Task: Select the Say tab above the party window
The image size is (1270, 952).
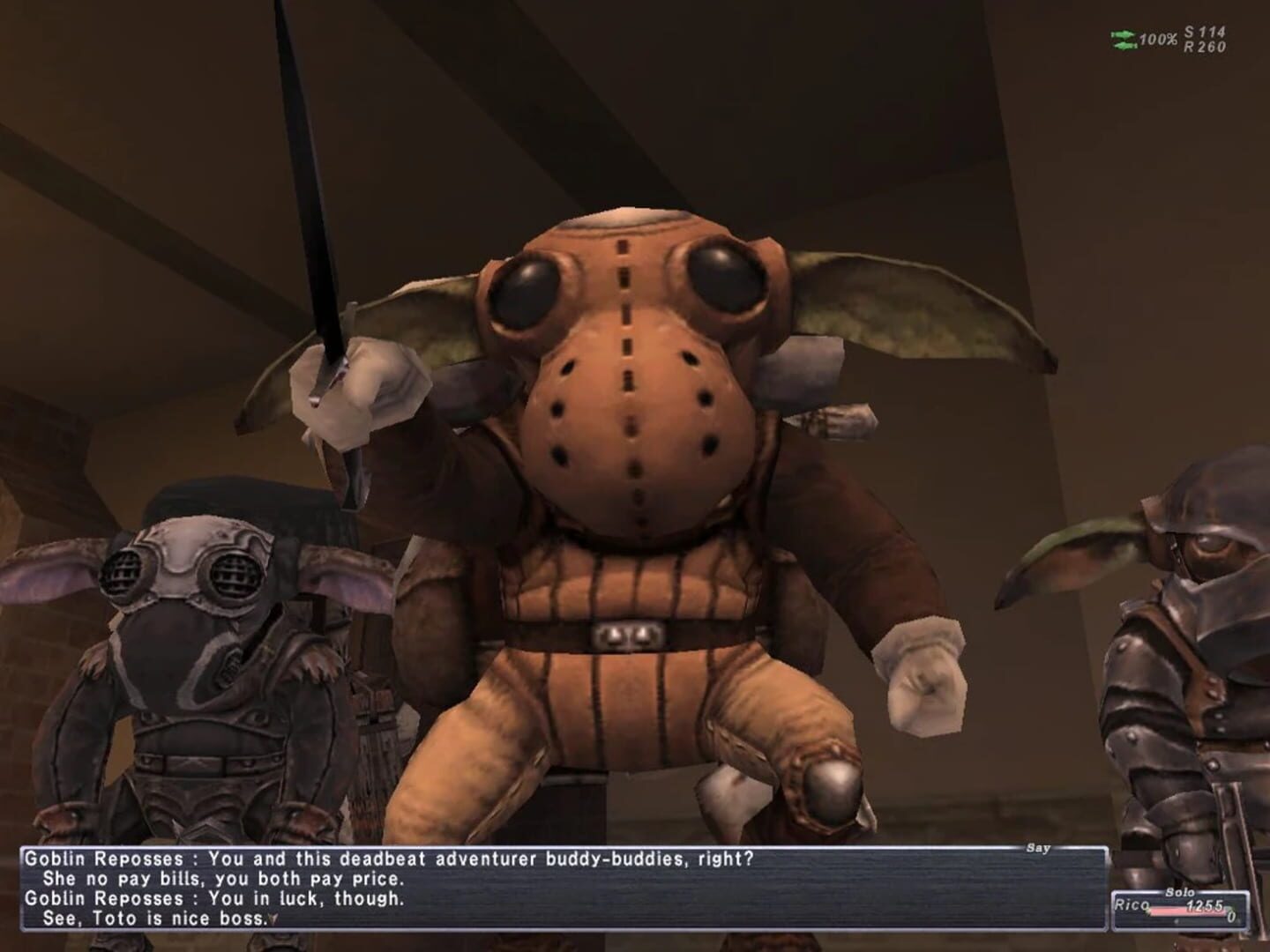Action: point(1039,848)
